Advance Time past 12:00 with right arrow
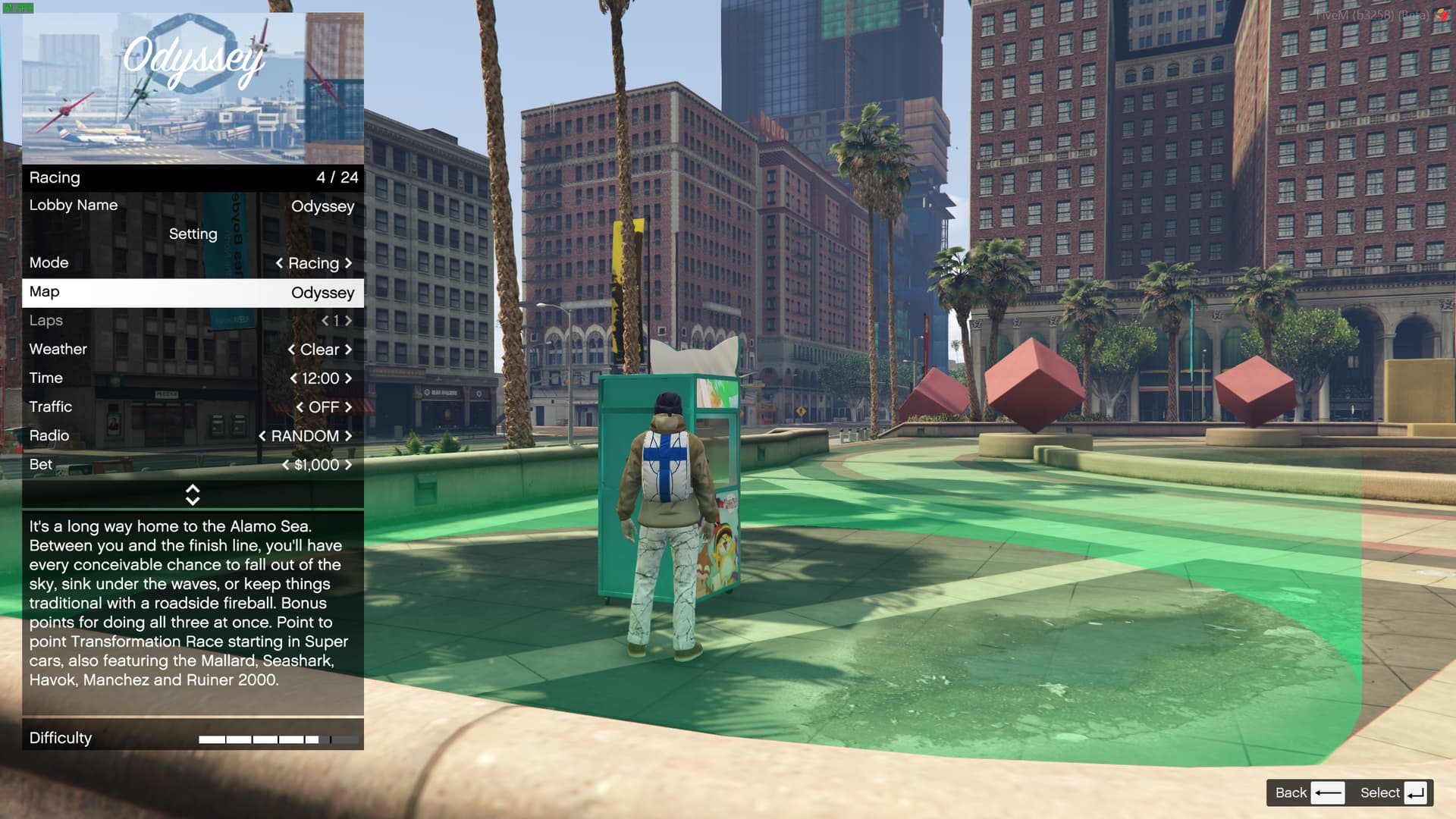 349,378
